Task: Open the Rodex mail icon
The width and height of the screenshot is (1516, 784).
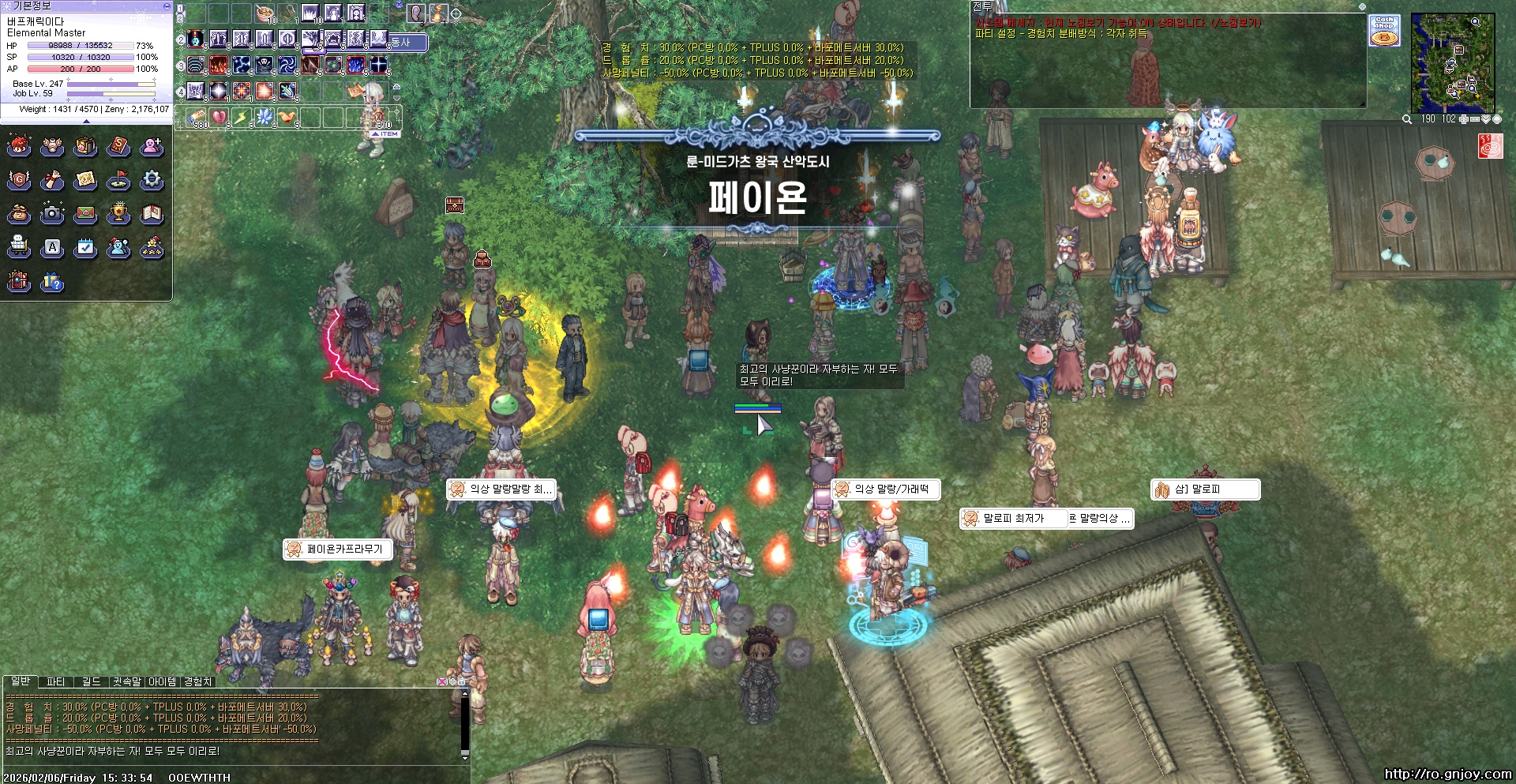Action: pyautogui.click(x=86, y=215)
